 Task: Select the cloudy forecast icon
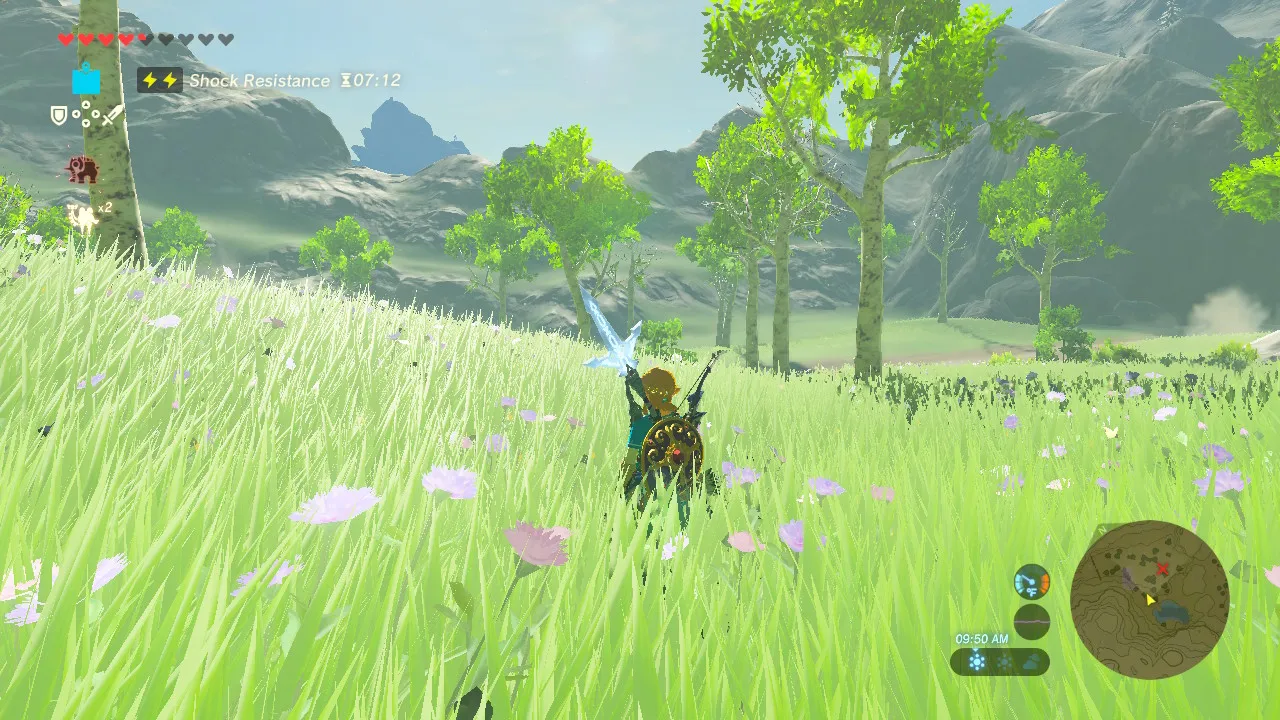[1031, 661]
